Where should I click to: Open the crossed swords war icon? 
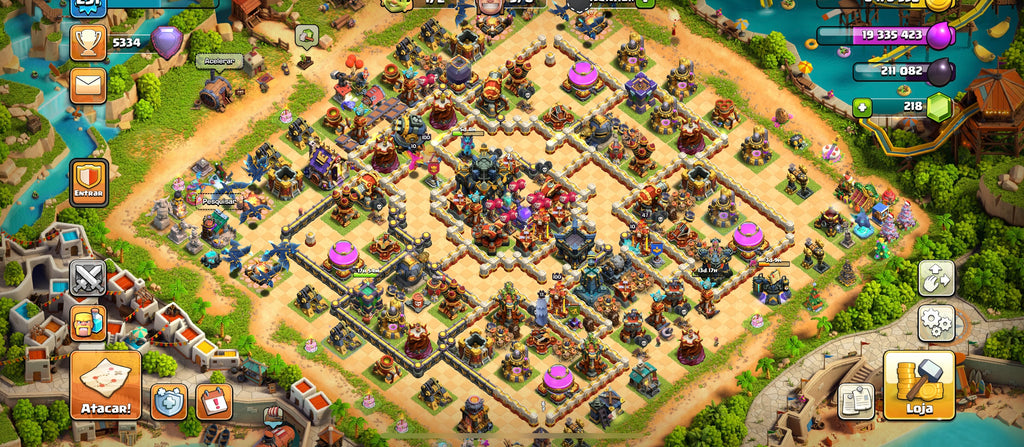pos(88,277)
